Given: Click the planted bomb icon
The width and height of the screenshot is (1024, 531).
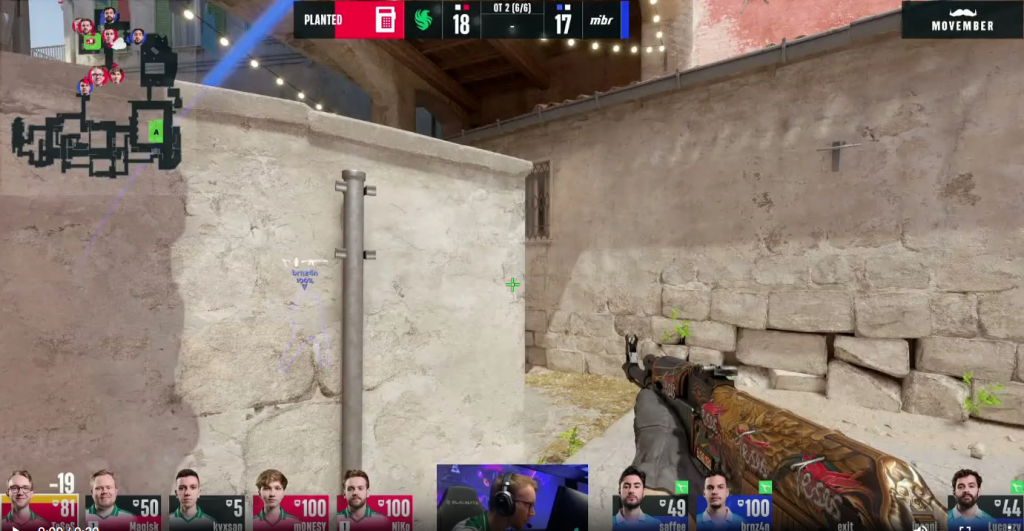Looking at the screenshot, I should (385, 20).
